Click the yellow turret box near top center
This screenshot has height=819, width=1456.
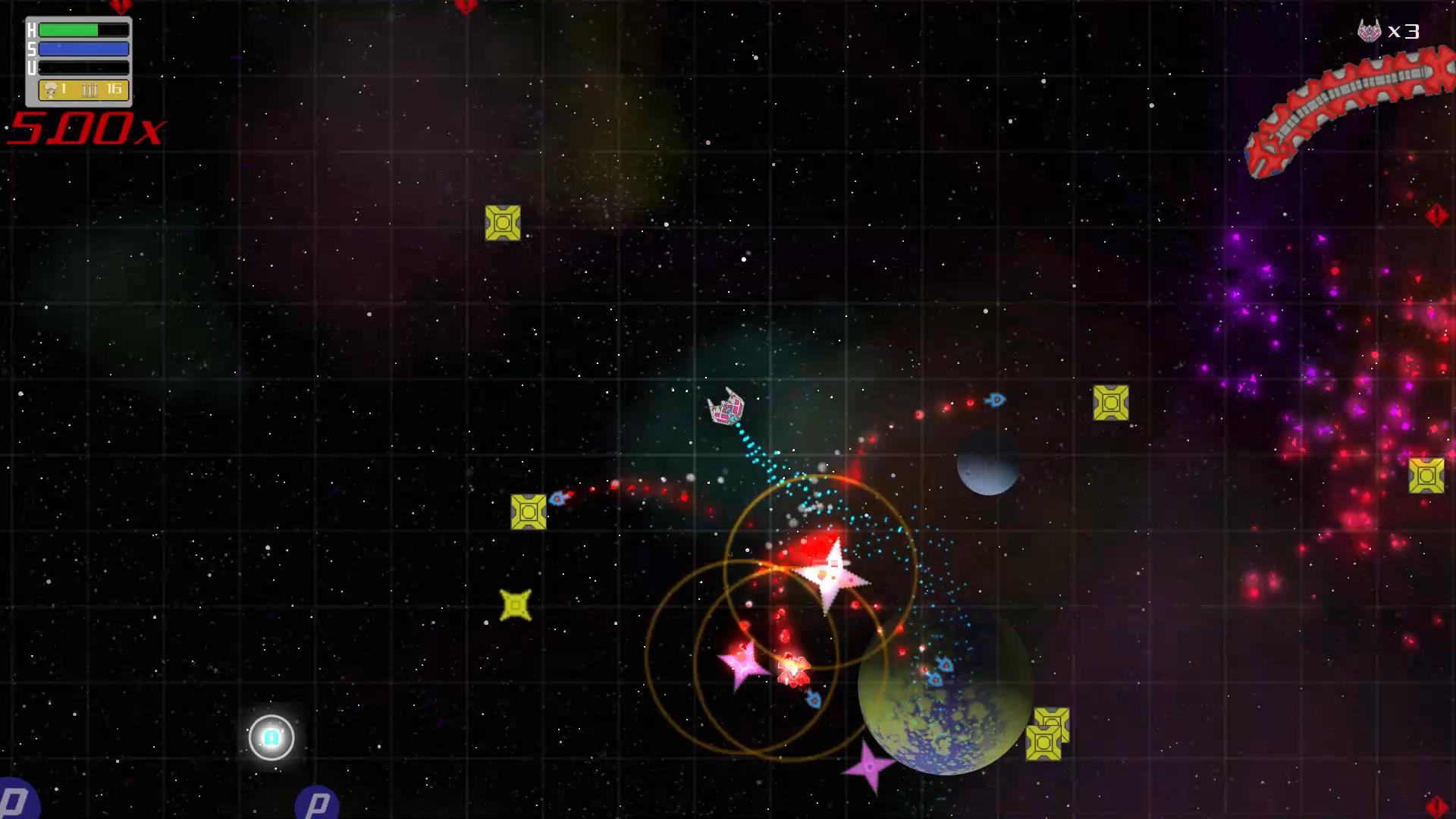pyautogui.click(x=503, y=223)
